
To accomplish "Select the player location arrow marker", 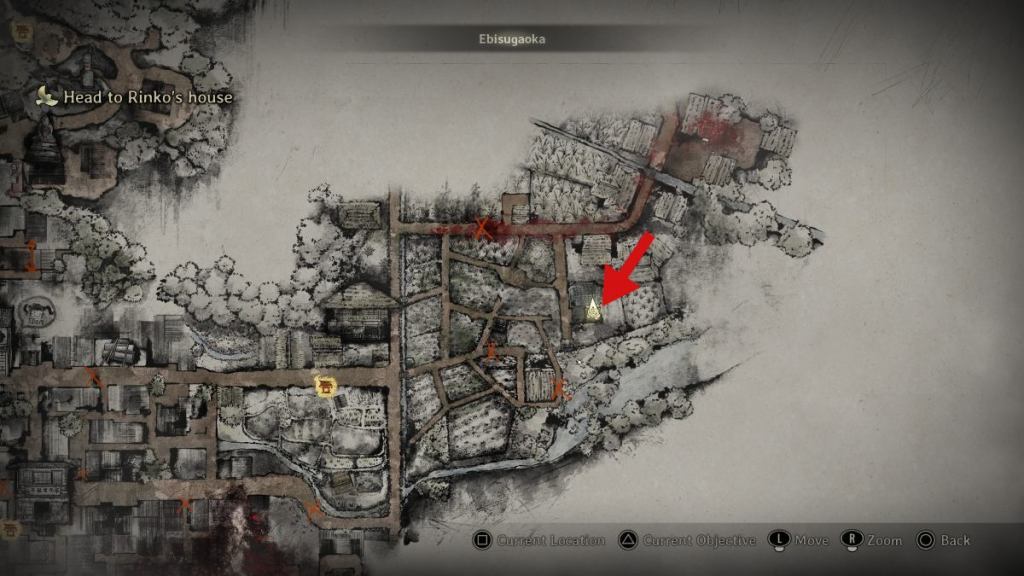I will coord(593,308).
